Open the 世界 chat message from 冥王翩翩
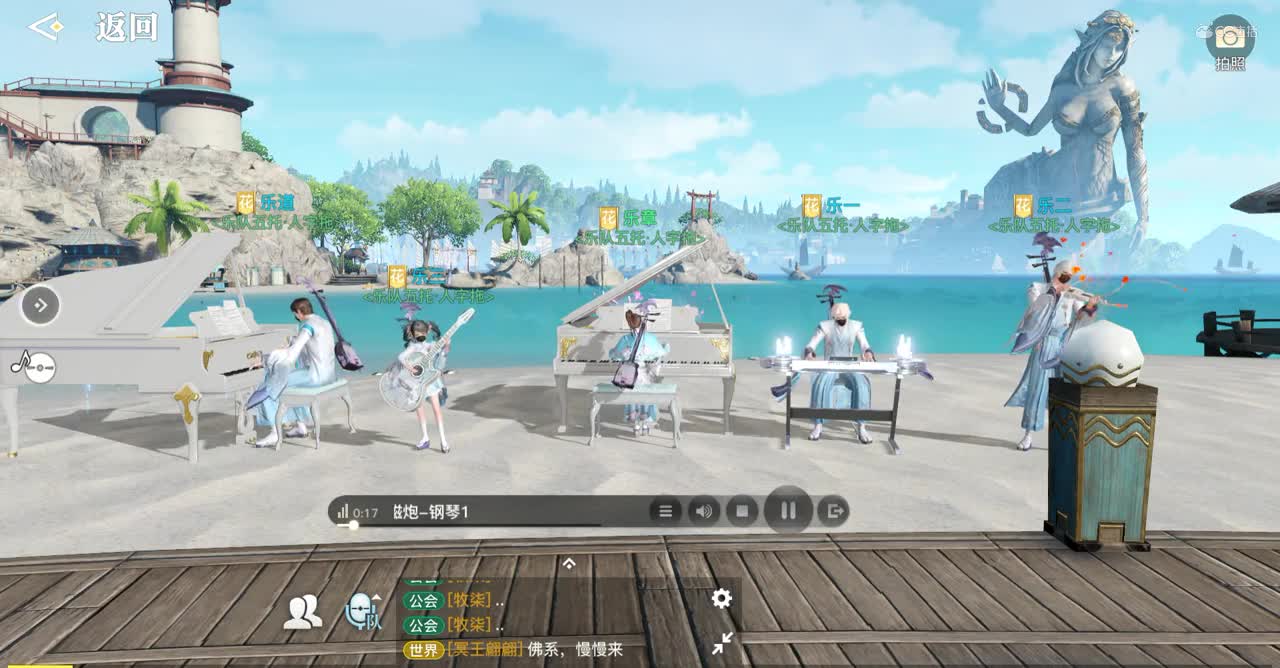Screen dimensions: 1280x668 pyautogui.click(x=520, y=650)
